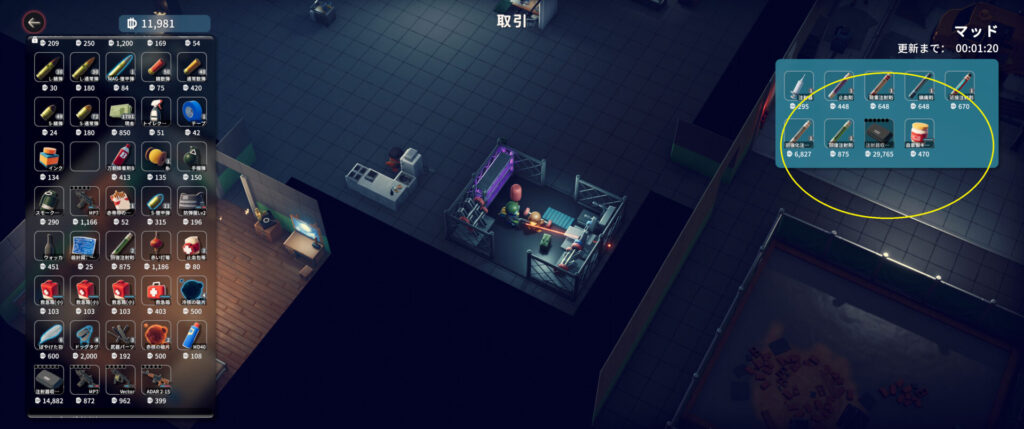Select the blueprint item priced 25
The image size is (1024, 429).
click(85, 246)
